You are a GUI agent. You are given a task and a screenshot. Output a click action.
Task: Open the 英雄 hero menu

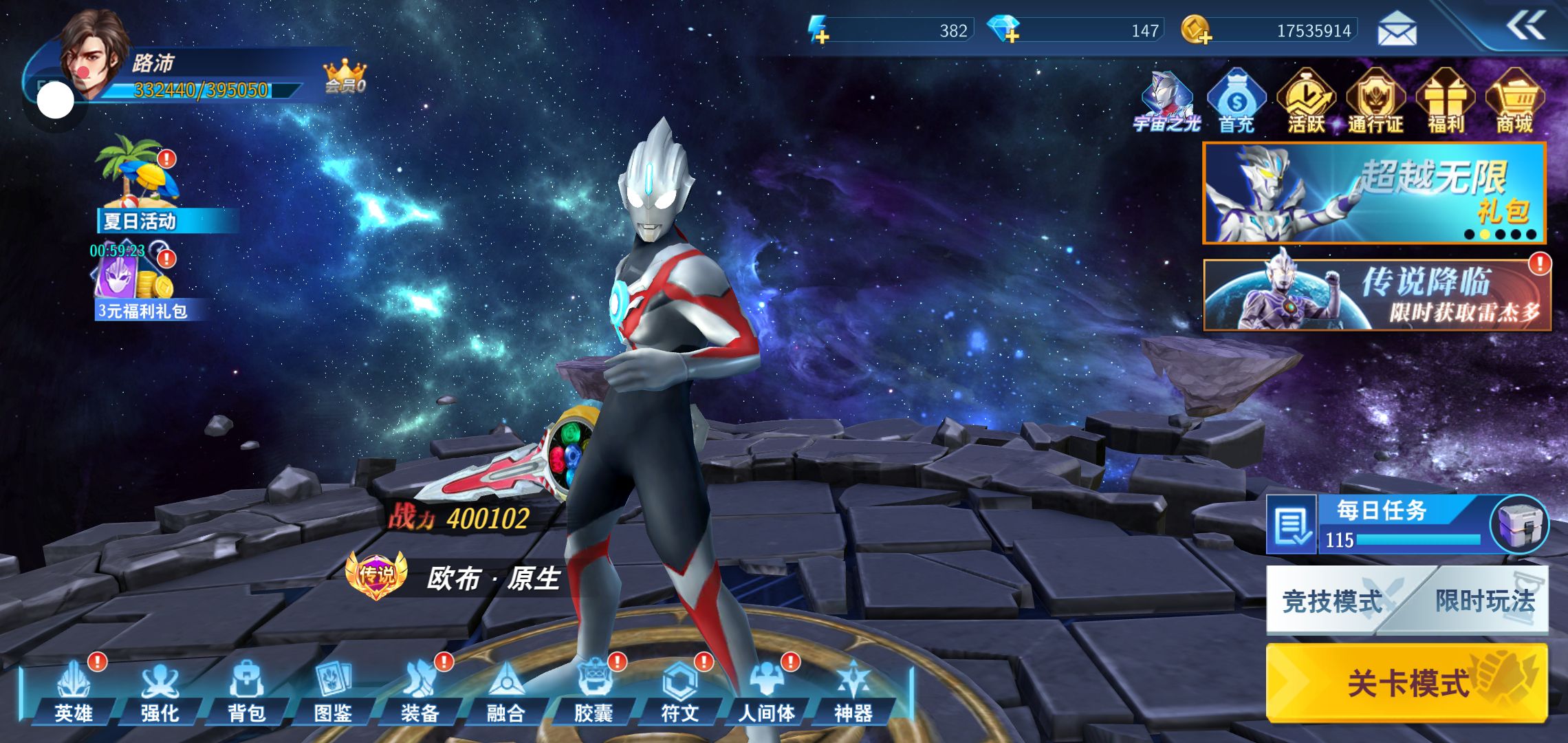click(x=74, y=691)
